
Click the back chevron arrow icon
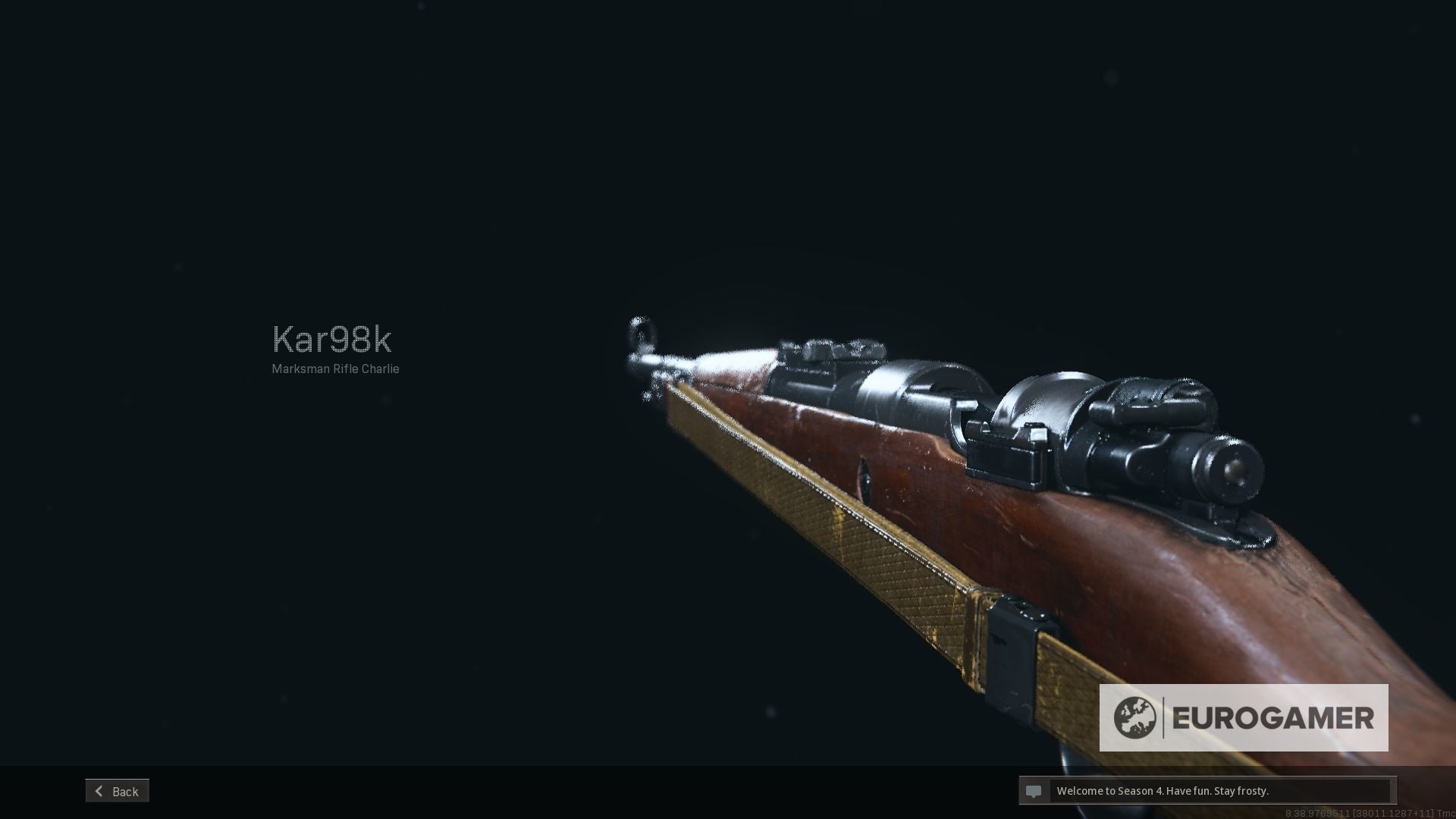99,790
